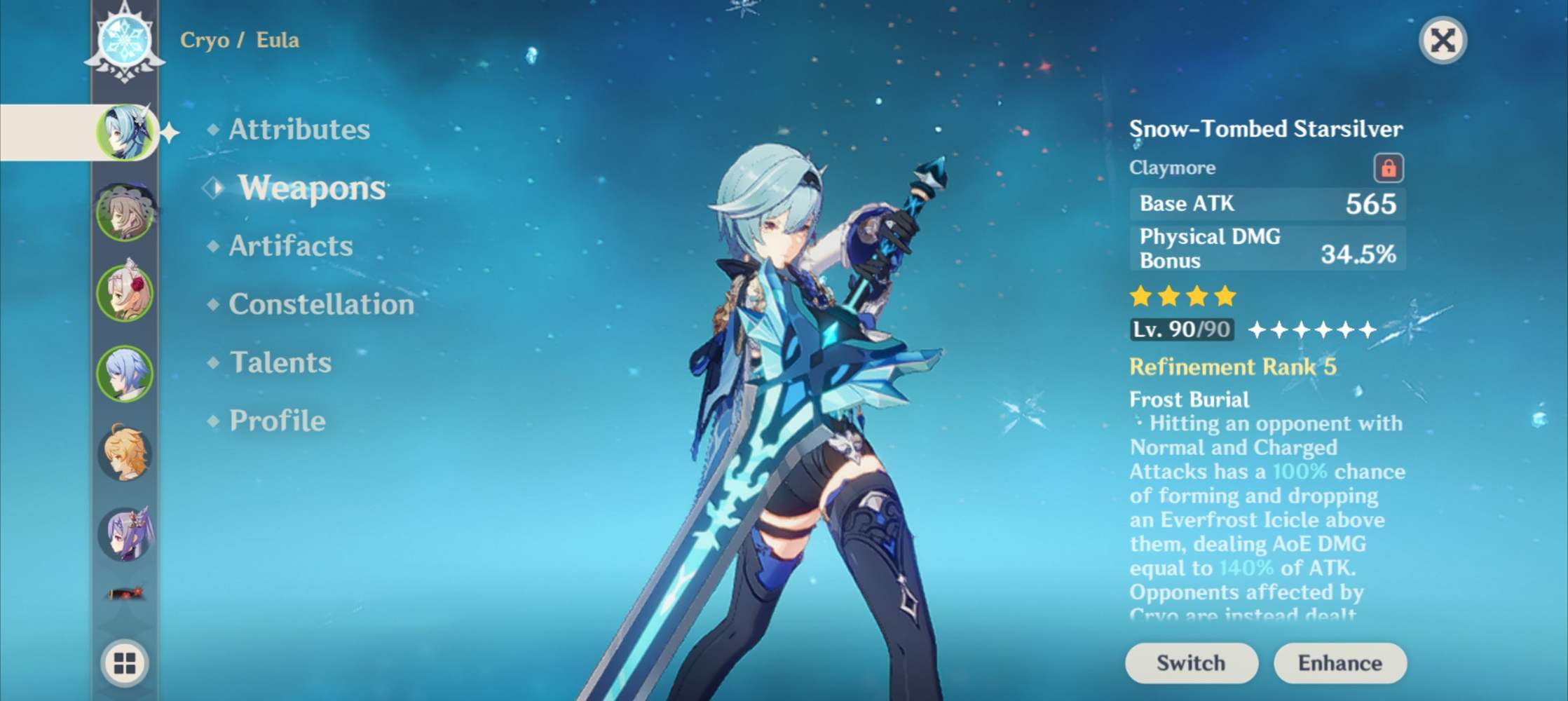The height and width of the screenshot is (701, 1568).
Task: Switch to the Weapons tab
Action: click(x=310, y=188)
